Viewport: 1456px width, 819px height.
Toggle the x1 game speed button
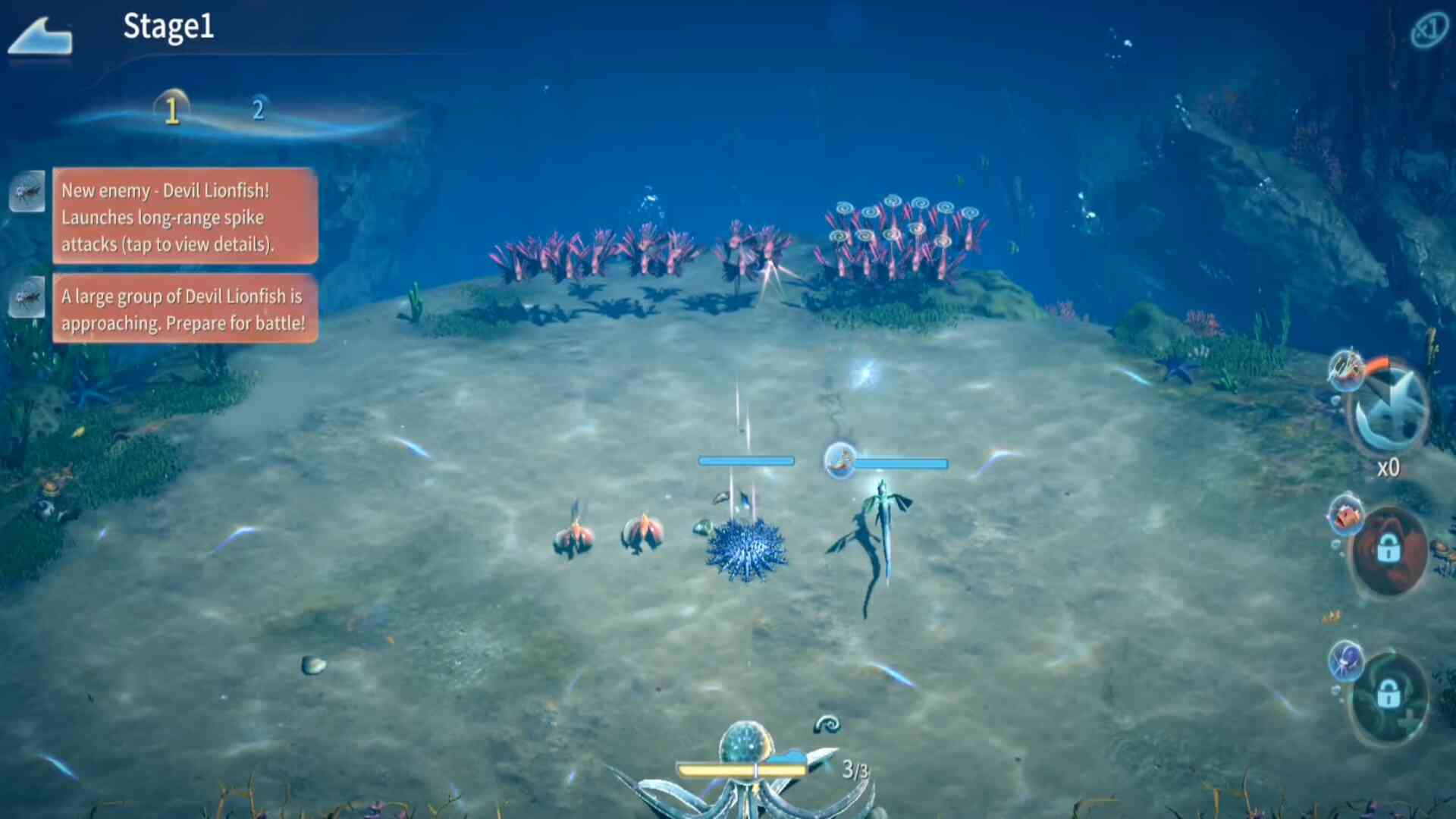(x=1429, y=30)
